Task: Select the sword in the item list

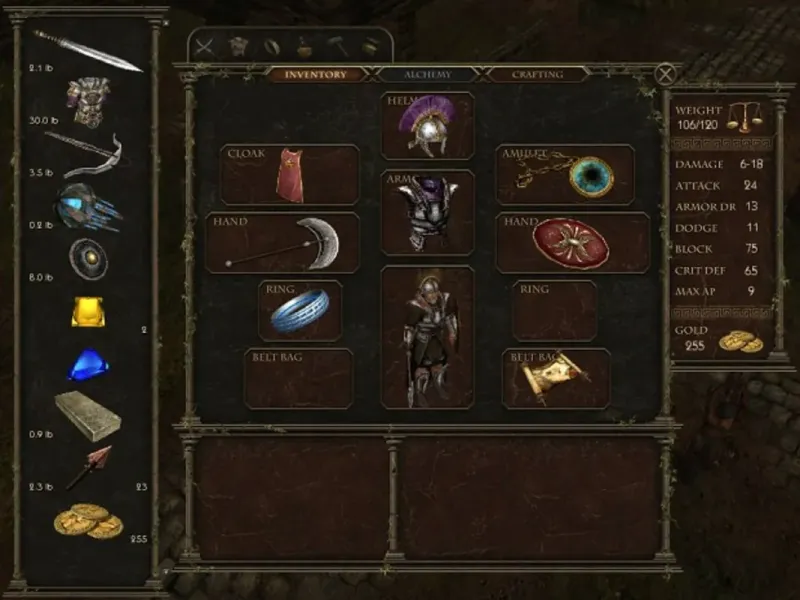Action: click(88, 50)
